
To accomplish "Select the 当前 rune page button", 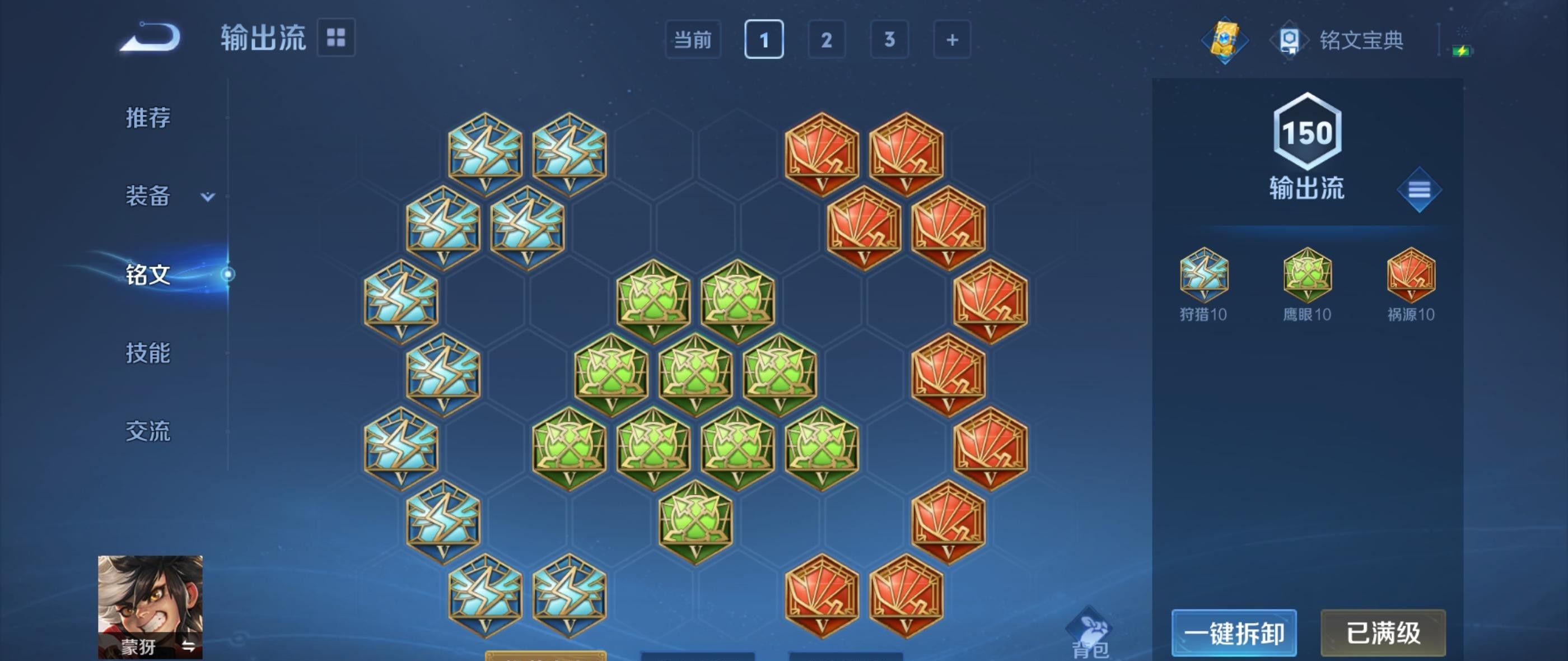I will click(x=693, y=40).
